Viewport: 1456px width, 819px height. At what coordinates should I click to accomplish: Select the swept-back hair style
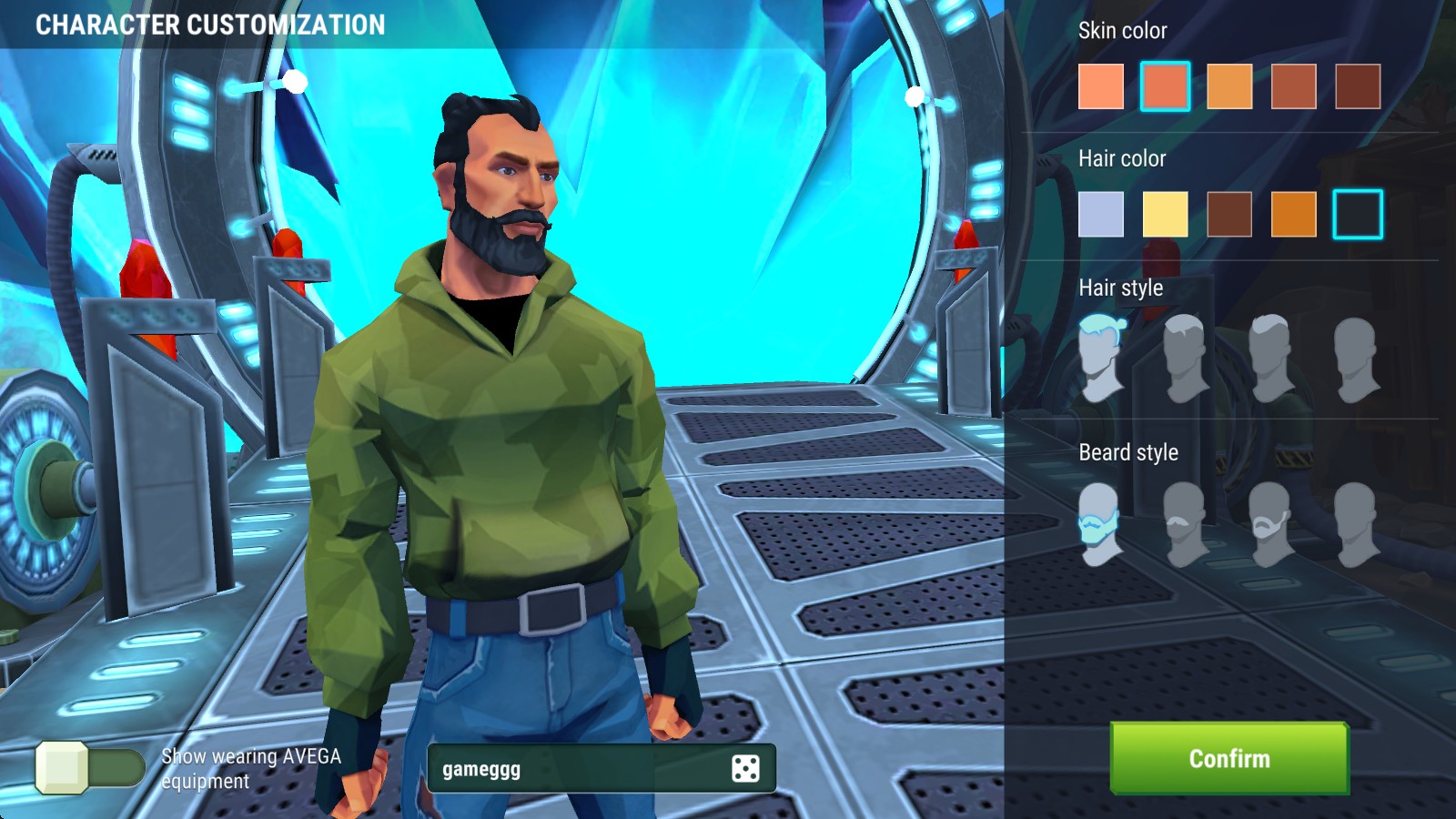pos(1271,359)
